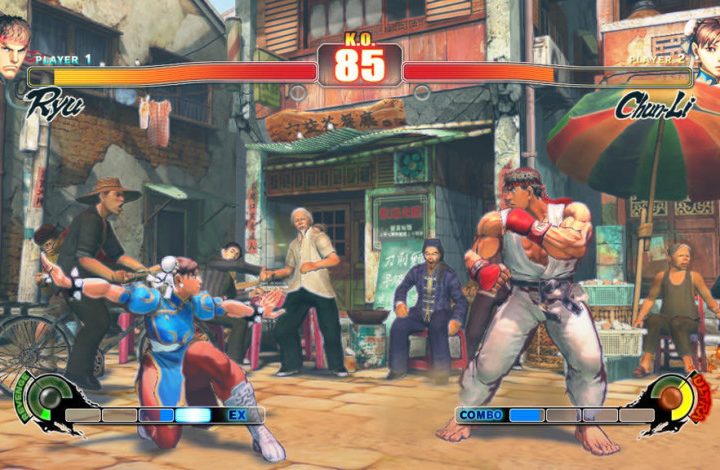
Task: Click Ryu's character portrait
Action: point(14,47)
